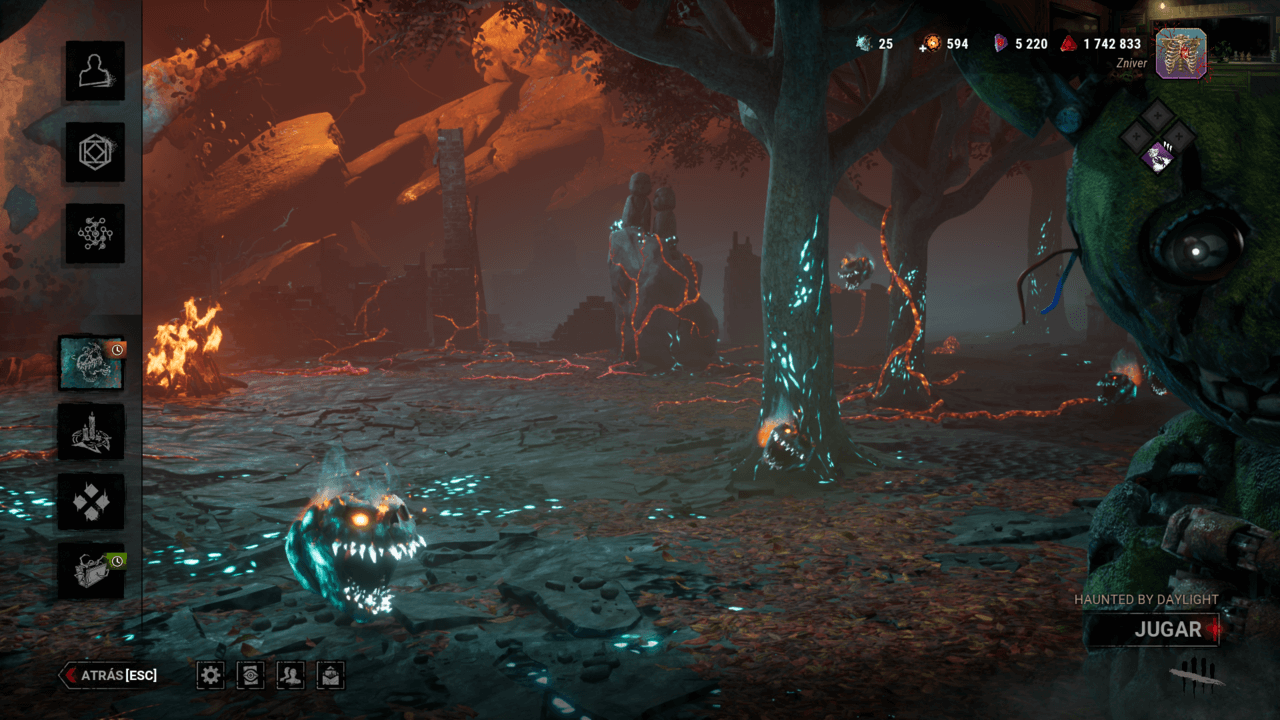Open the gear settings icon
Viewport: 1280px width, 720px height.
tap(210, 675)
